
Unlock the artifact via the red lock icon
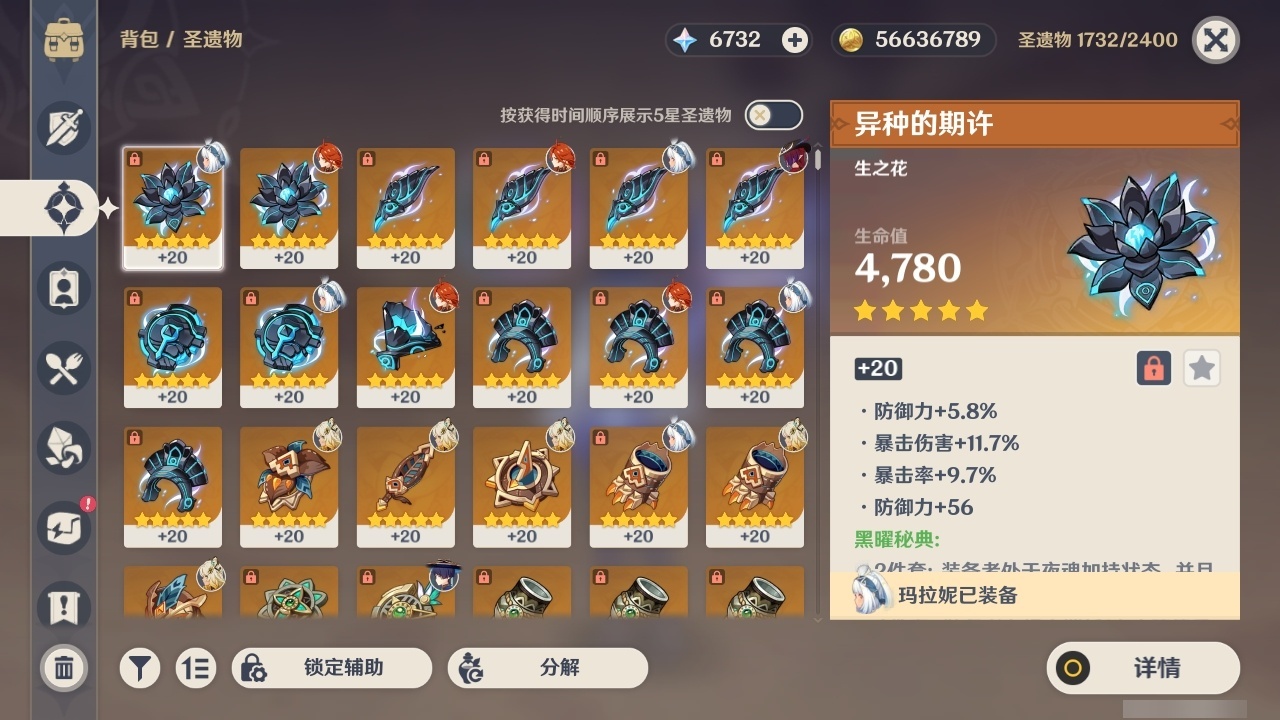1155,368
